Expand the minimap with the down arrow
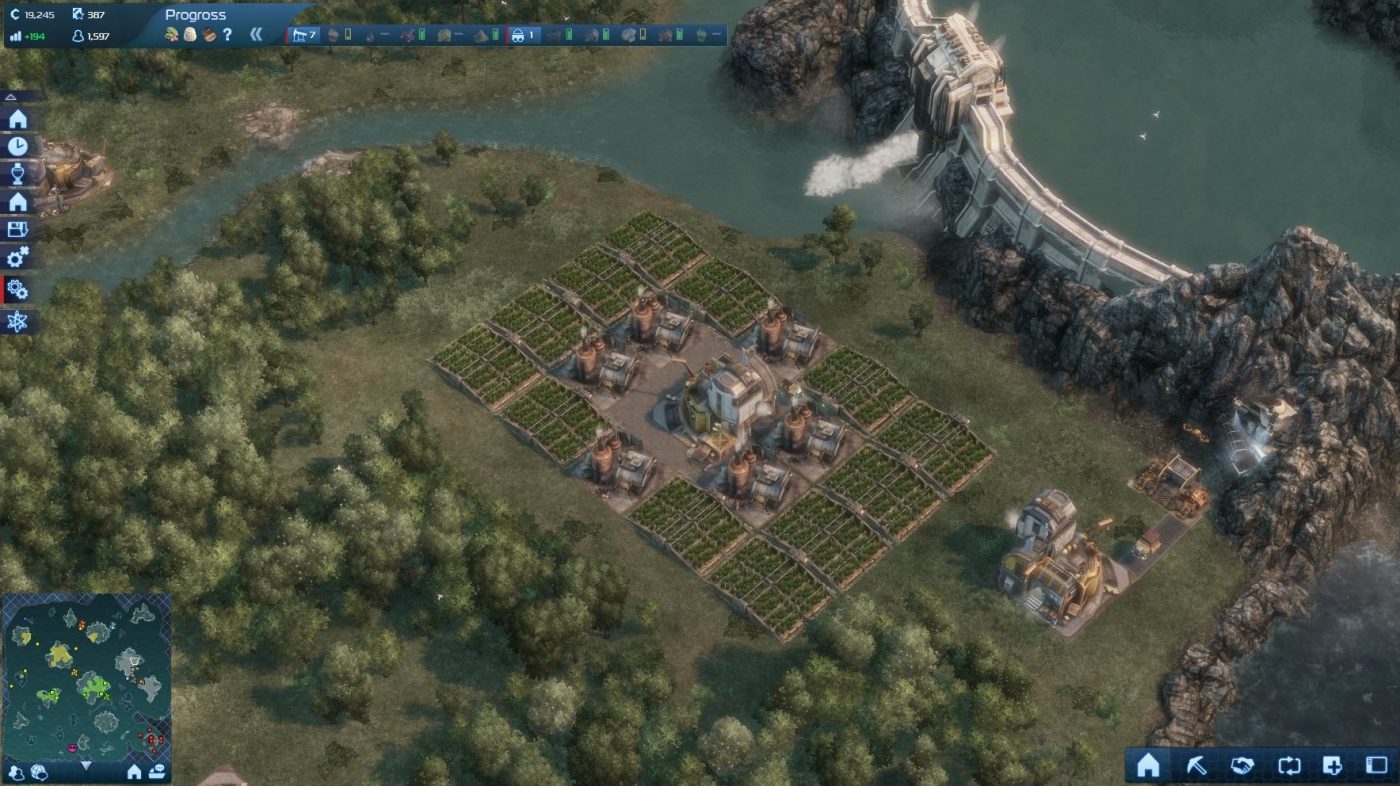The width and height of the screenshot is (1400, 786). click(x=87, y=762)
